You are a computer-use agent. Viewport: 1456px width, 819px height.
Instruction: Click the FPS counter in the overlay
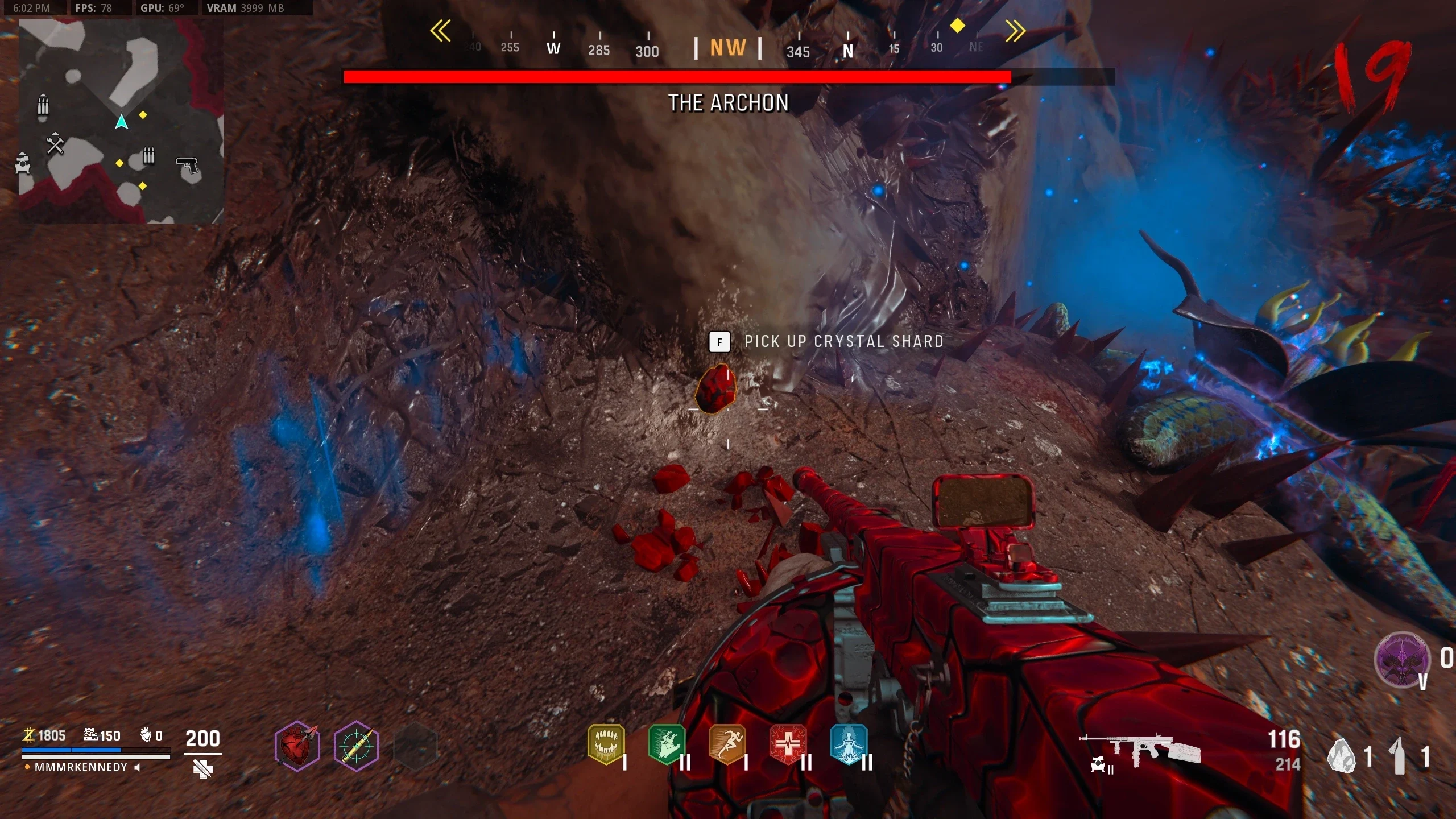[x=94, y=8]
